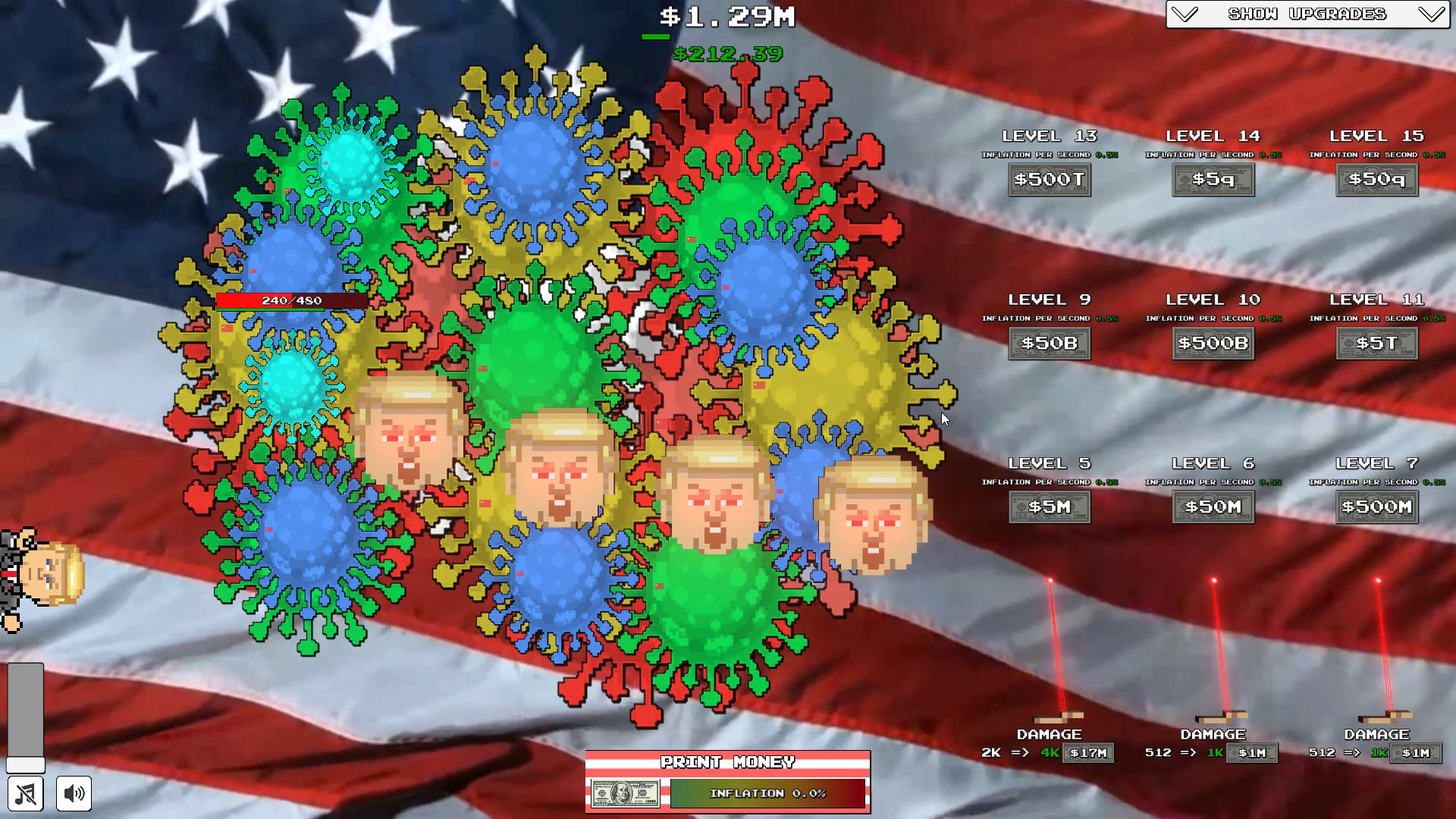Image resolution: width=1456 pixels, height=819 pixels.
Task: Select the PRINT MONEY banner
Action: (x=727, y=761)
